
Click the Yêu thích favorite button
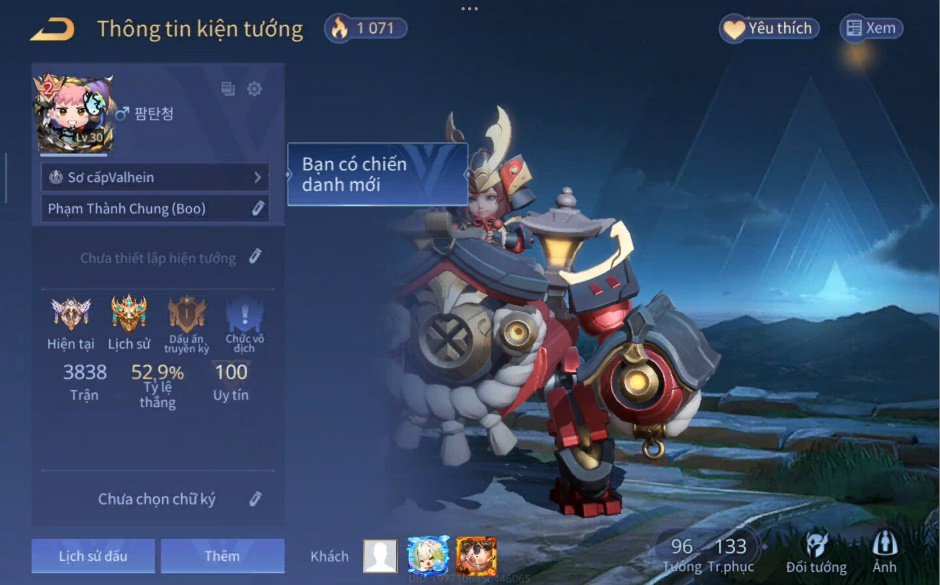pyautogui.click(x=768, y=29)
